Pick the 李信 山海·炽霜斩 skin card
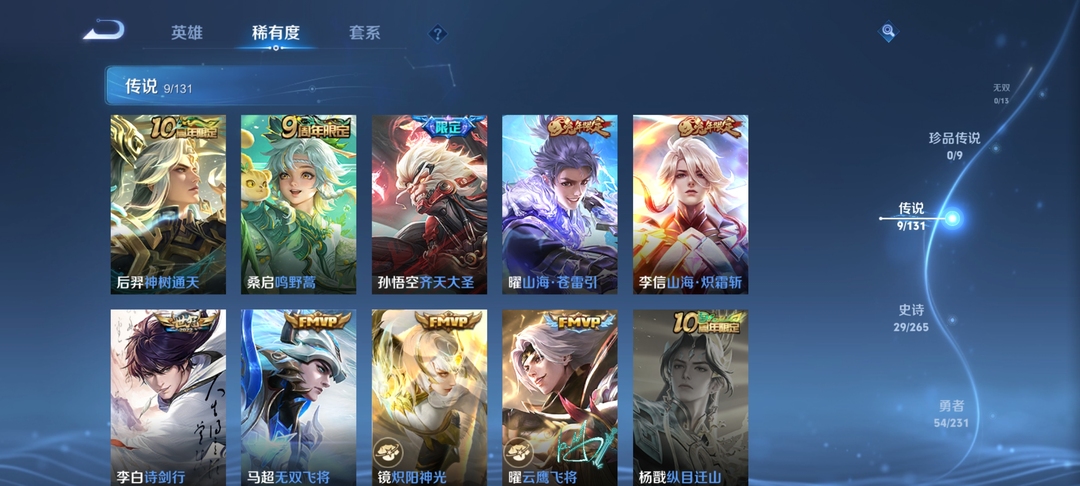Viewport: 1080px width, 486px height. 690,204
